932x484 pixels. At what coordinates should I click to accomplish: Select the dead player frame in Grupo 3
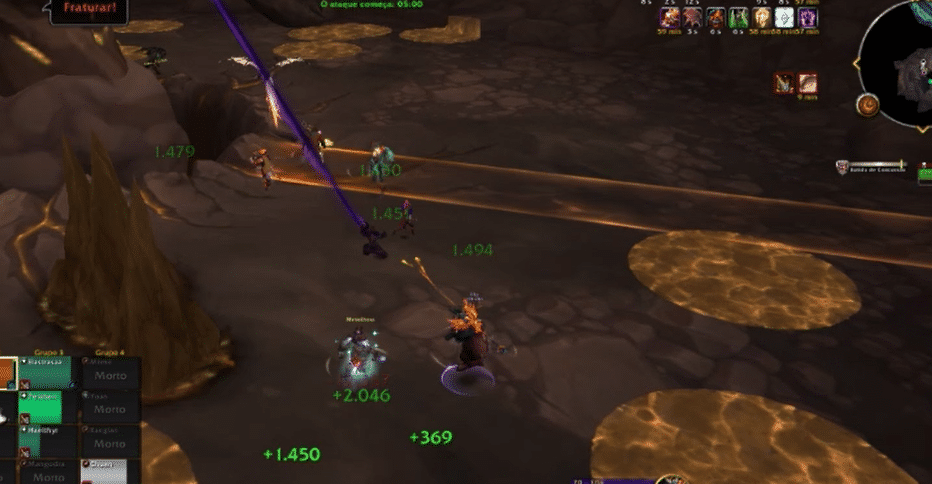[46, 472]
